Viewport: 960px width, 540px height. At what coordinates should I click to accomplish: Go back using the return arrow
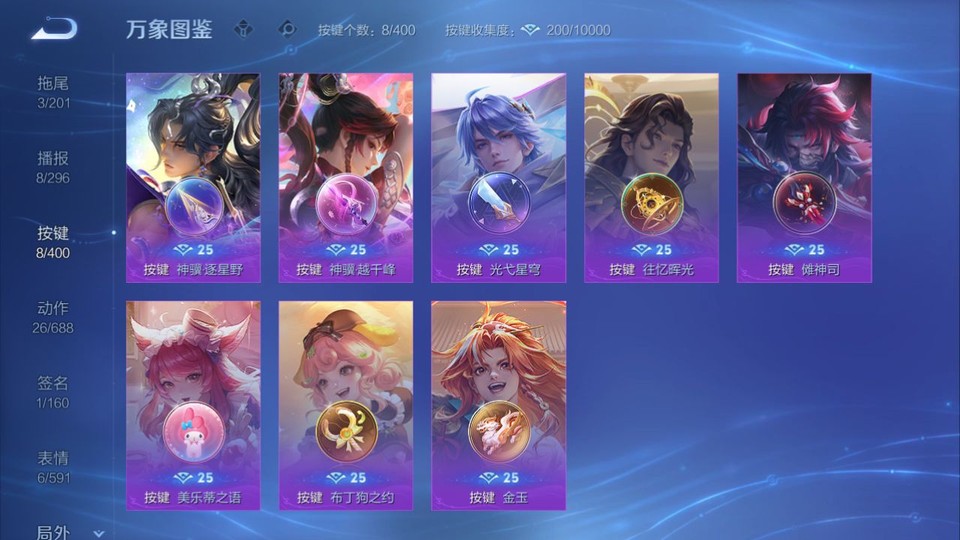click(x=54, y=29)
